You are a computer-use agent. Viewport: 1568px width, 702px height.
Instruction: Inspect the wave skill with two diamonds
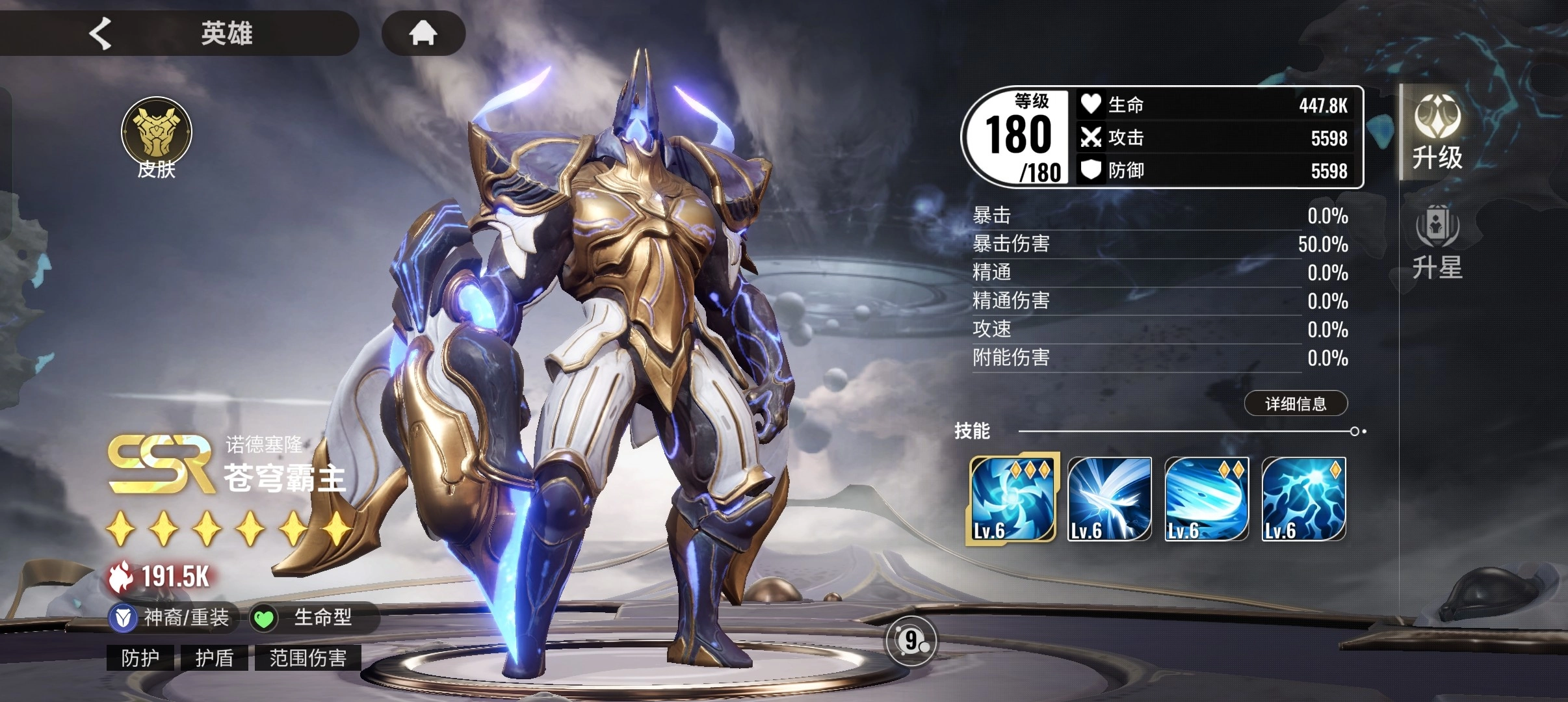pos(1206,499)
